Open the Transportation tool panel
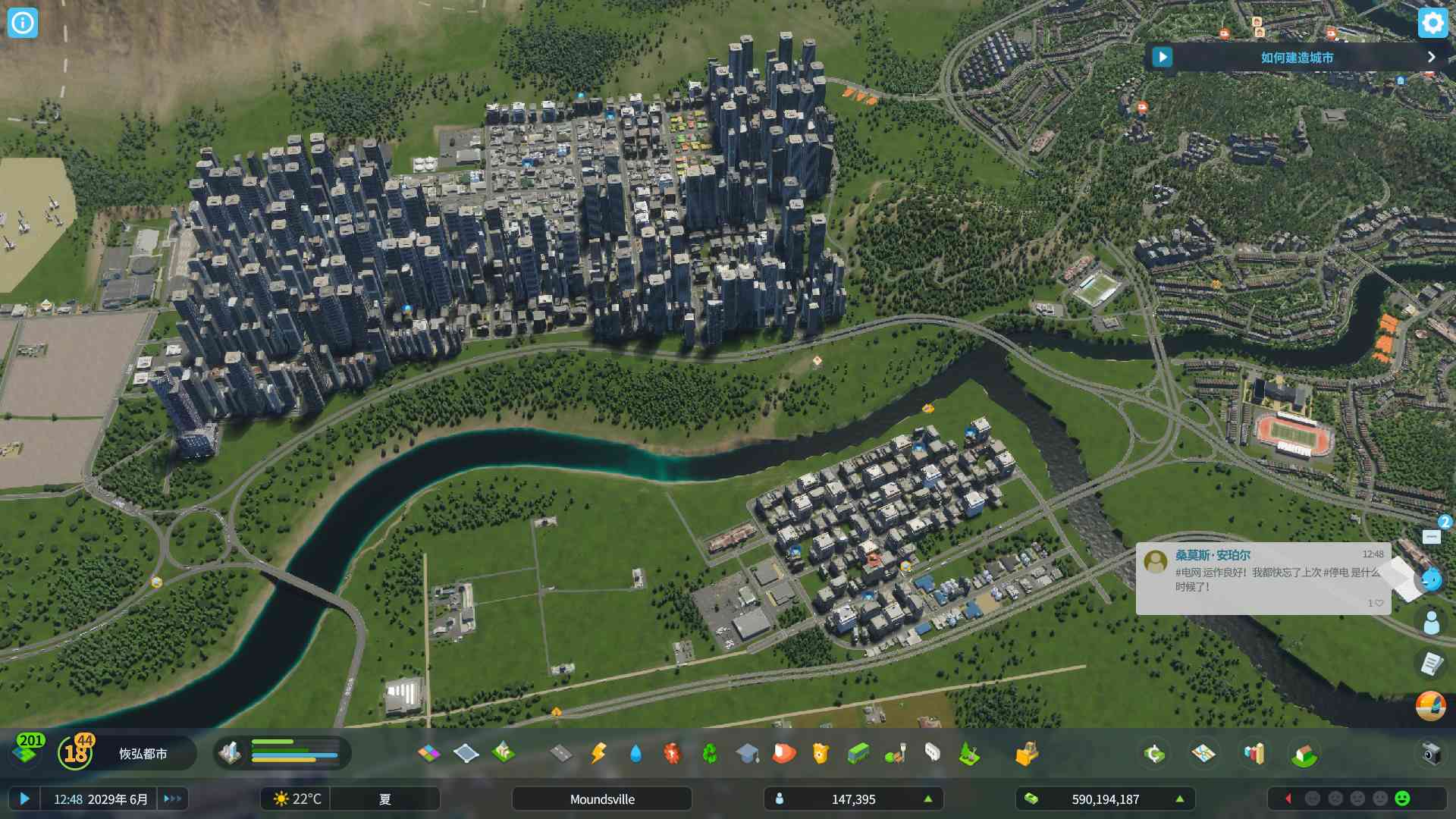 point(861,753)
